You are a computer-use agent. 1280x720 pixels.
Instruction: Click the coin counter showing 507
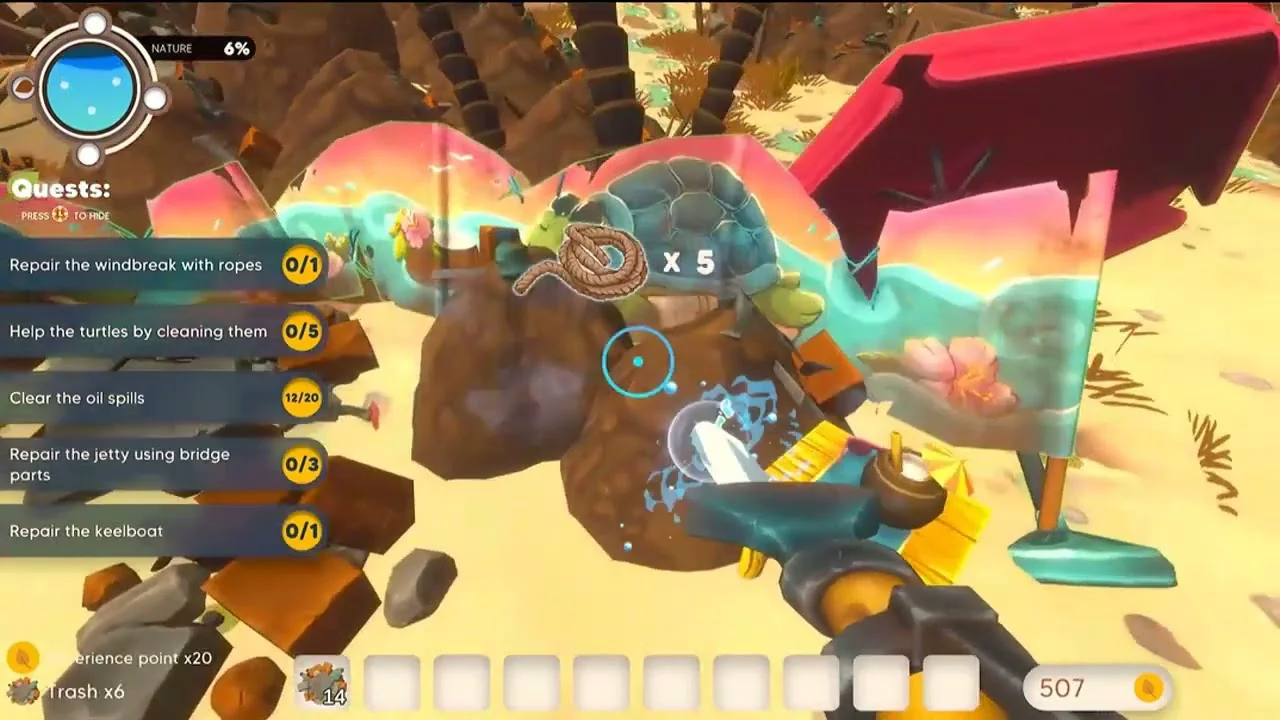(1096, 688)
